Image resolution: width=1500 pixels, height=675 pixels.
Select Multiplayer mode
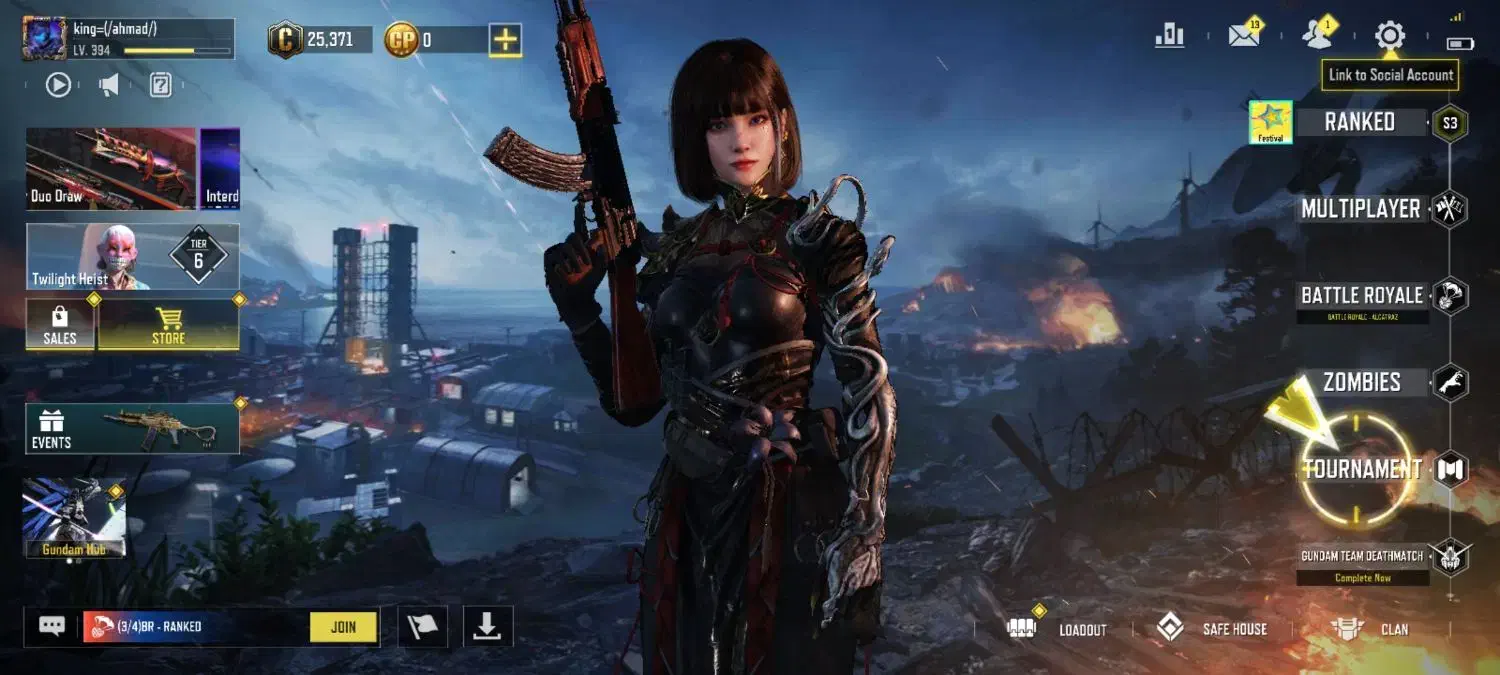pyautogui.click(x=1360, y=209)
